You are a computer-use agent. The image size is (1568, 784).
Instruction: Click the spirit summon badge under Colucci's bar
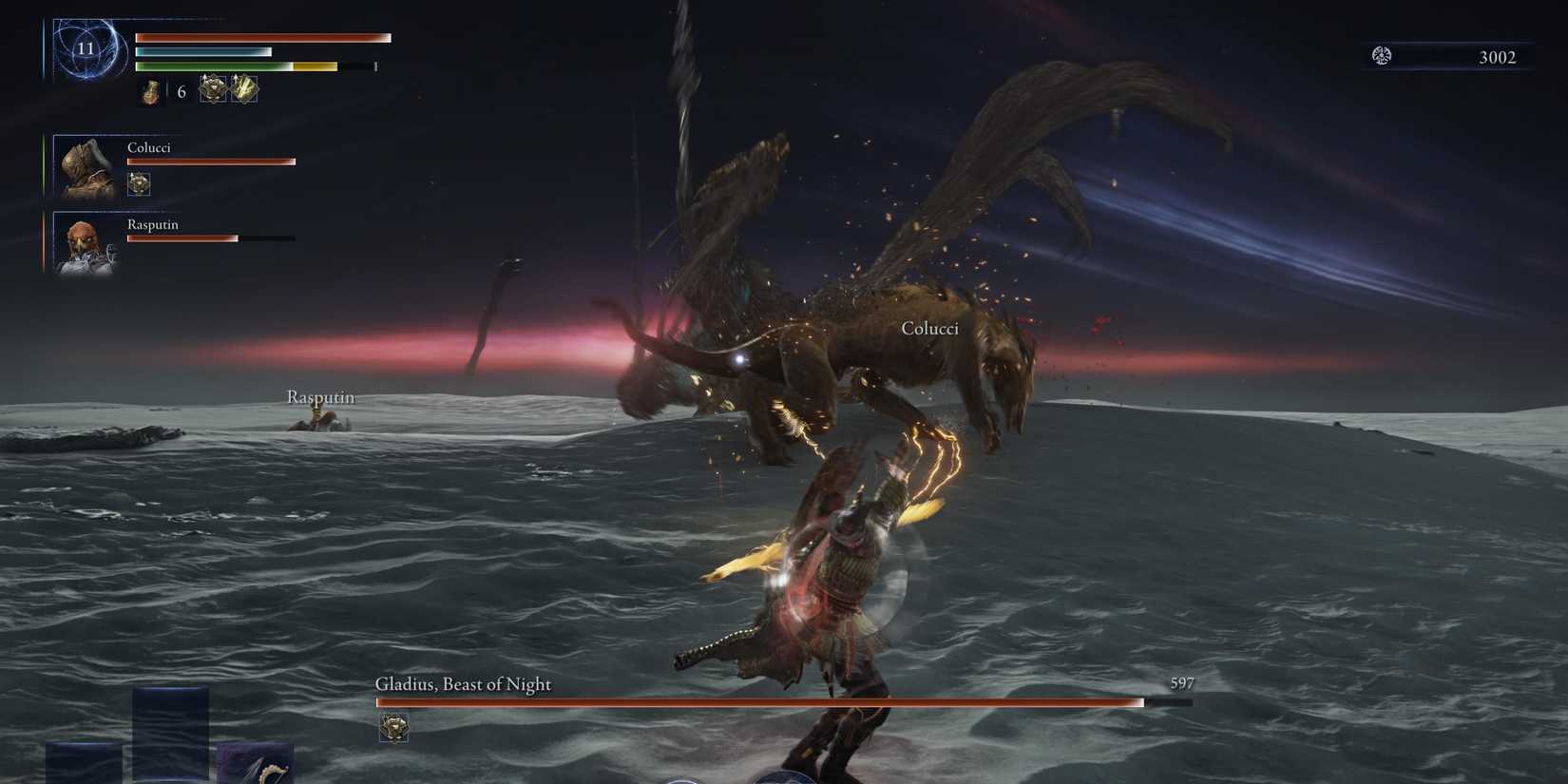coord(139,183)
